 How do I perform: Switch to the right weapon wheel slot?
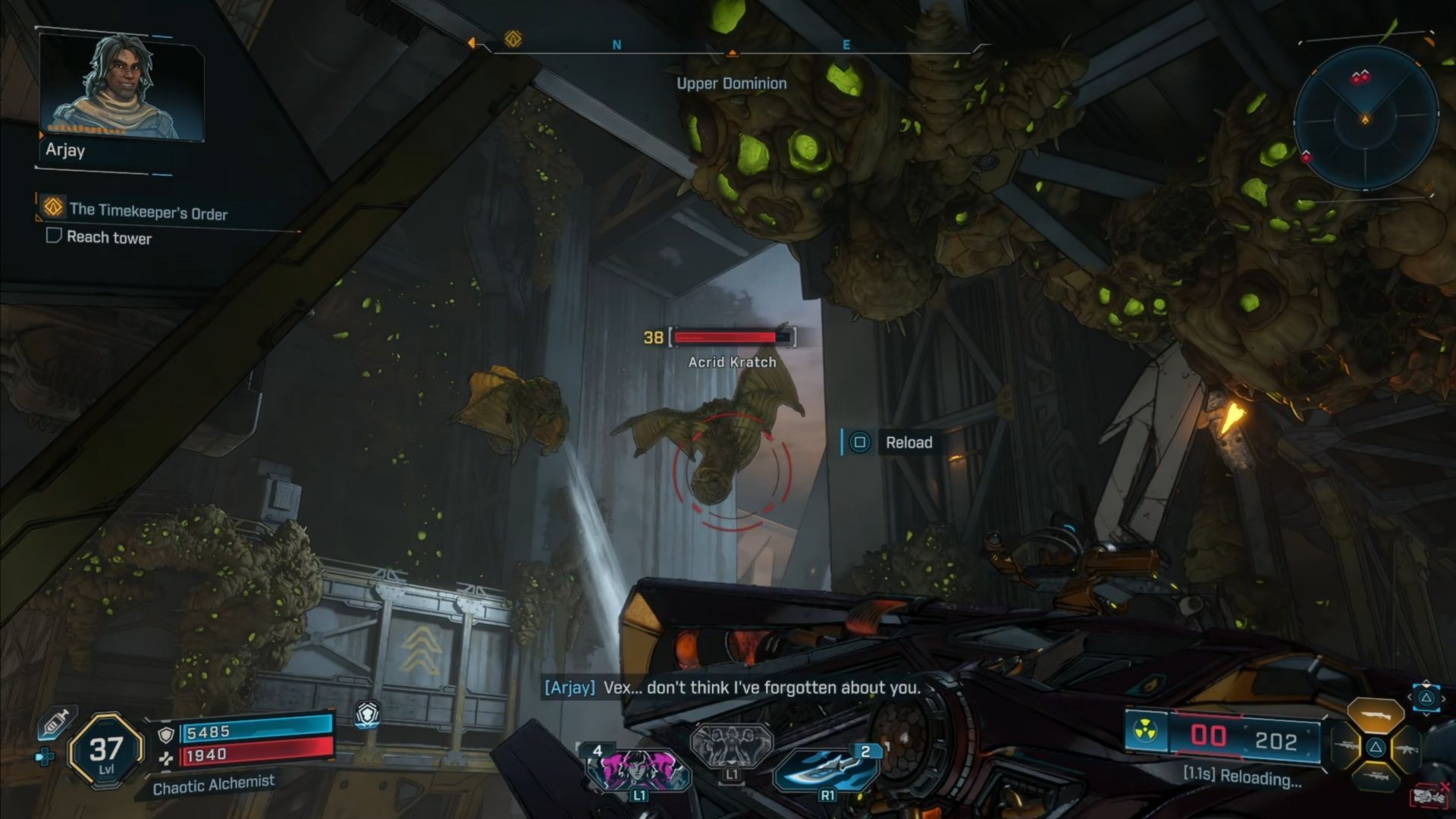point(1405,748)
